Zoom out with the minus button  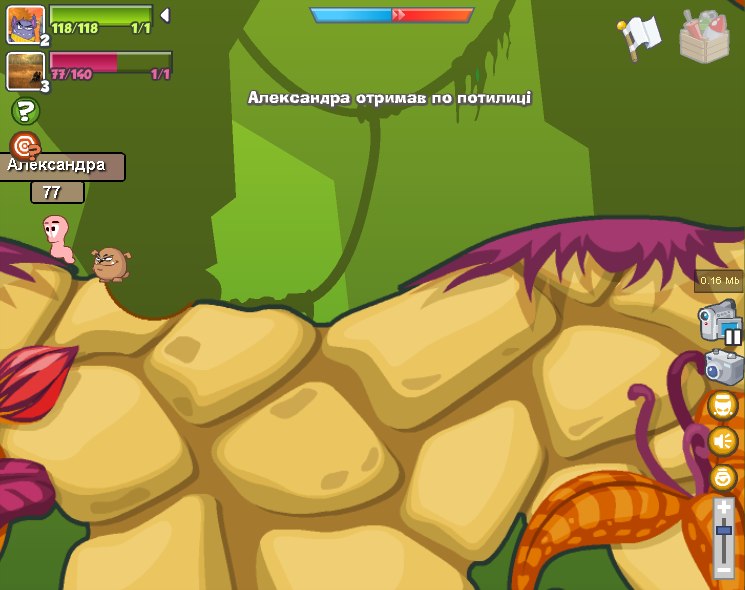click(x=723, y=570)
